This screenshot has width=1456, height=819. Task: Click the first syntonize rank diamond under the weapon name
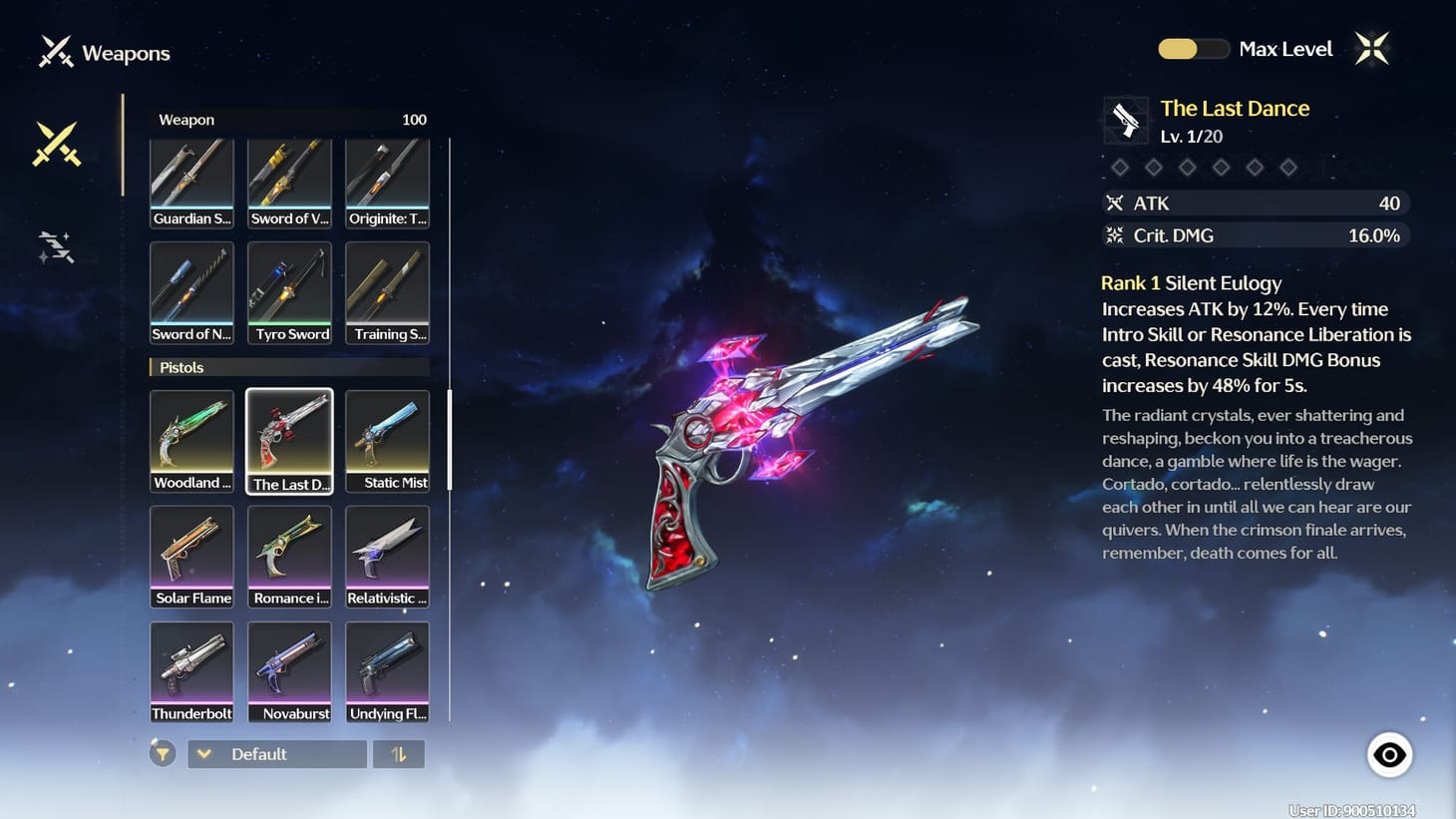coord(1120,167)
